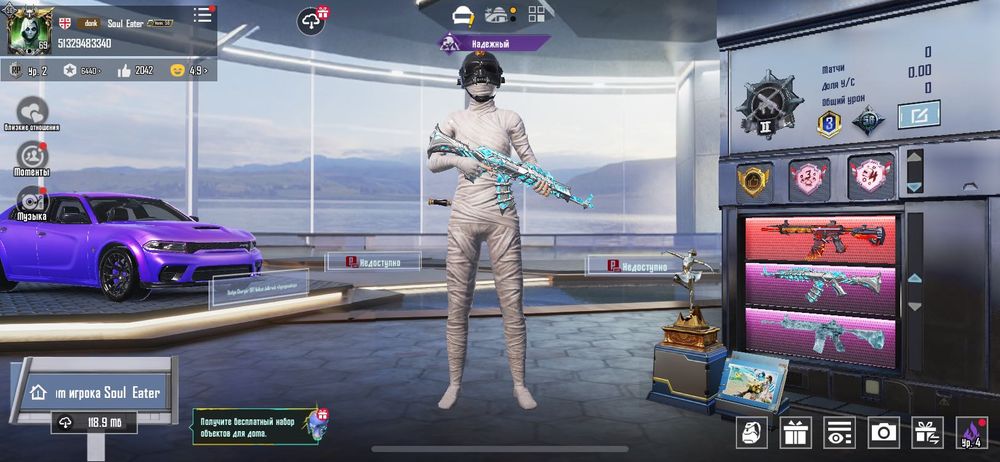Open the backpack inventory icon
Image resolution: width=1000 pixels, height=462 pixels.
click(752, 432)
